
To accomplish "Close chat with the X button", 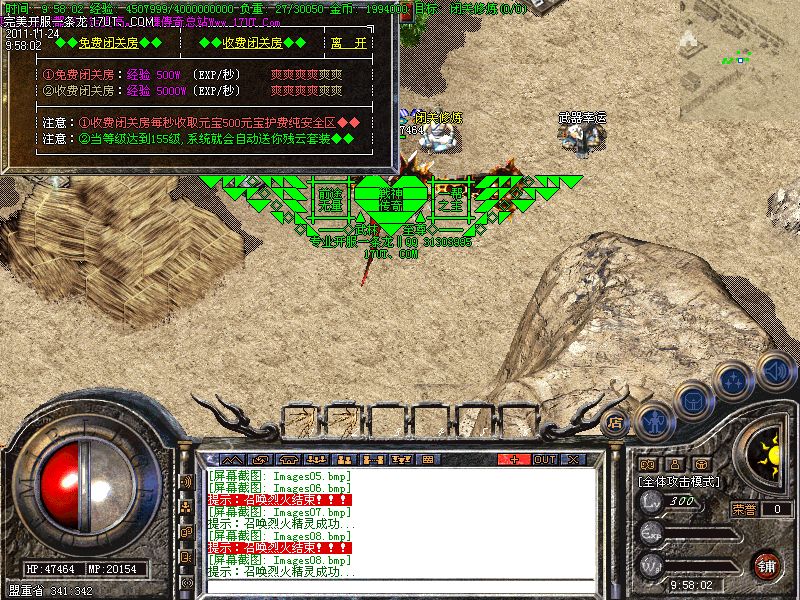I will 573,459.
